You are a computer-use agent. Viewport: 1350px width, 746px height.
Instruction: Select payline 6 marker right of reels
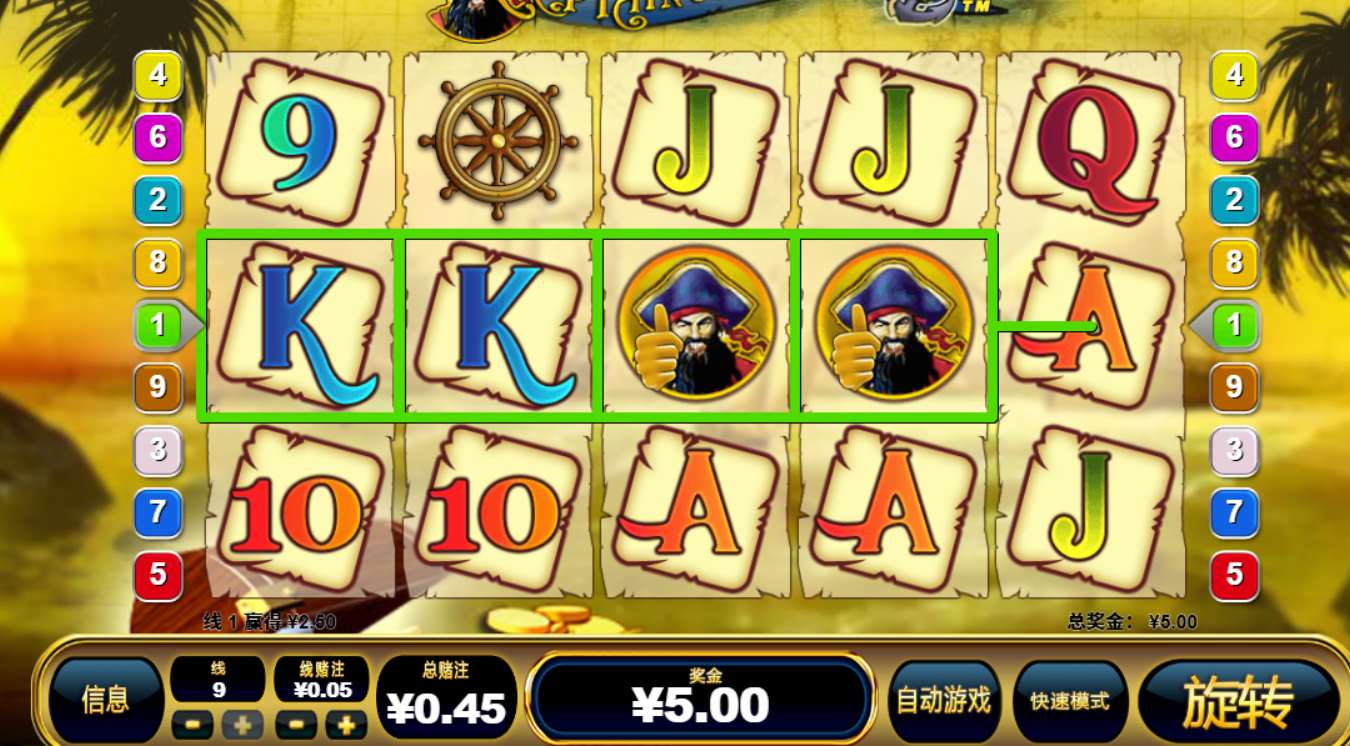[x=1234, y=137]
